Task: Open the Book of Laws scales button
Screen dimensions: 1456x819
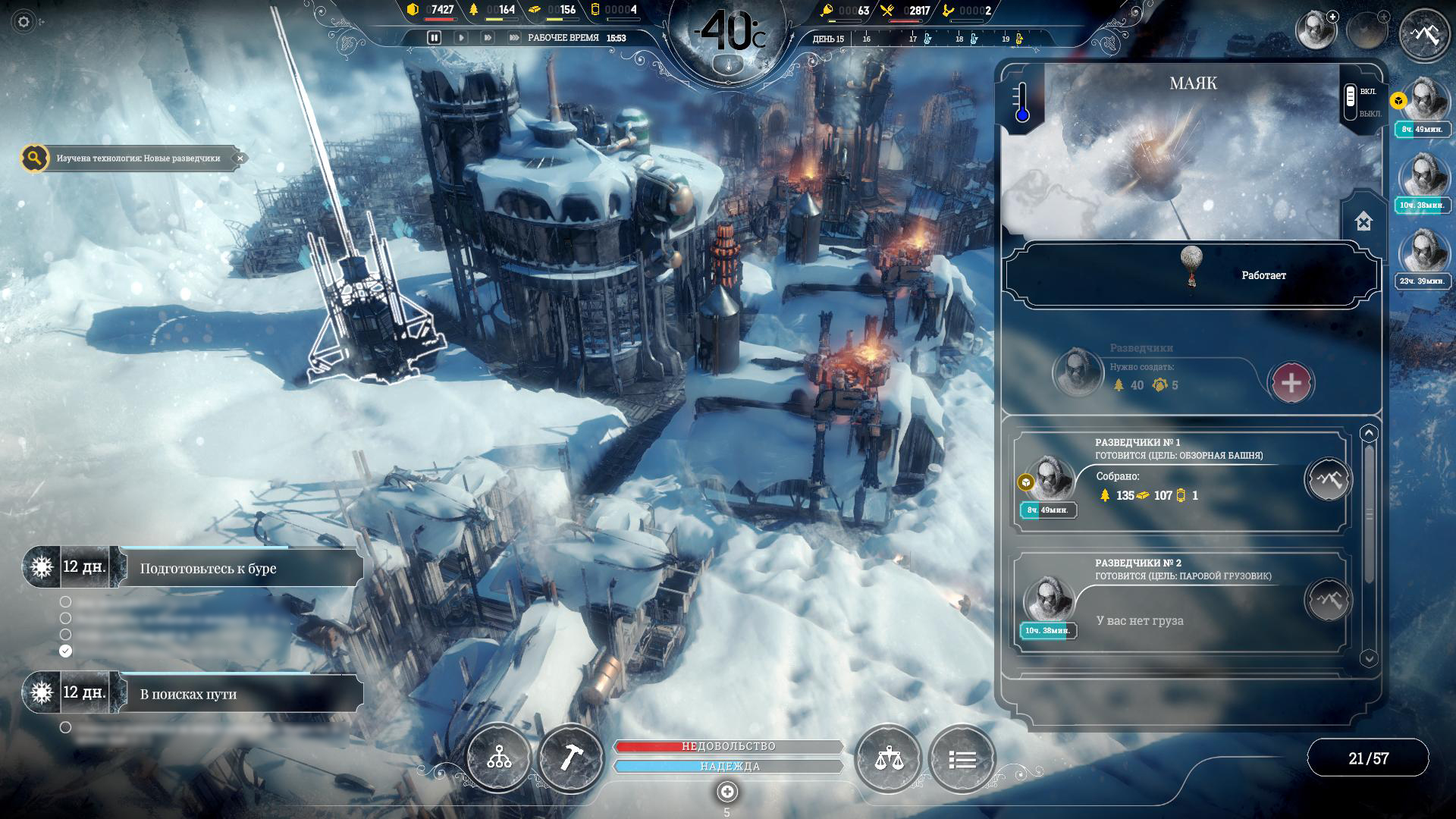Action: pyautogui.click(x=887, y=758)
